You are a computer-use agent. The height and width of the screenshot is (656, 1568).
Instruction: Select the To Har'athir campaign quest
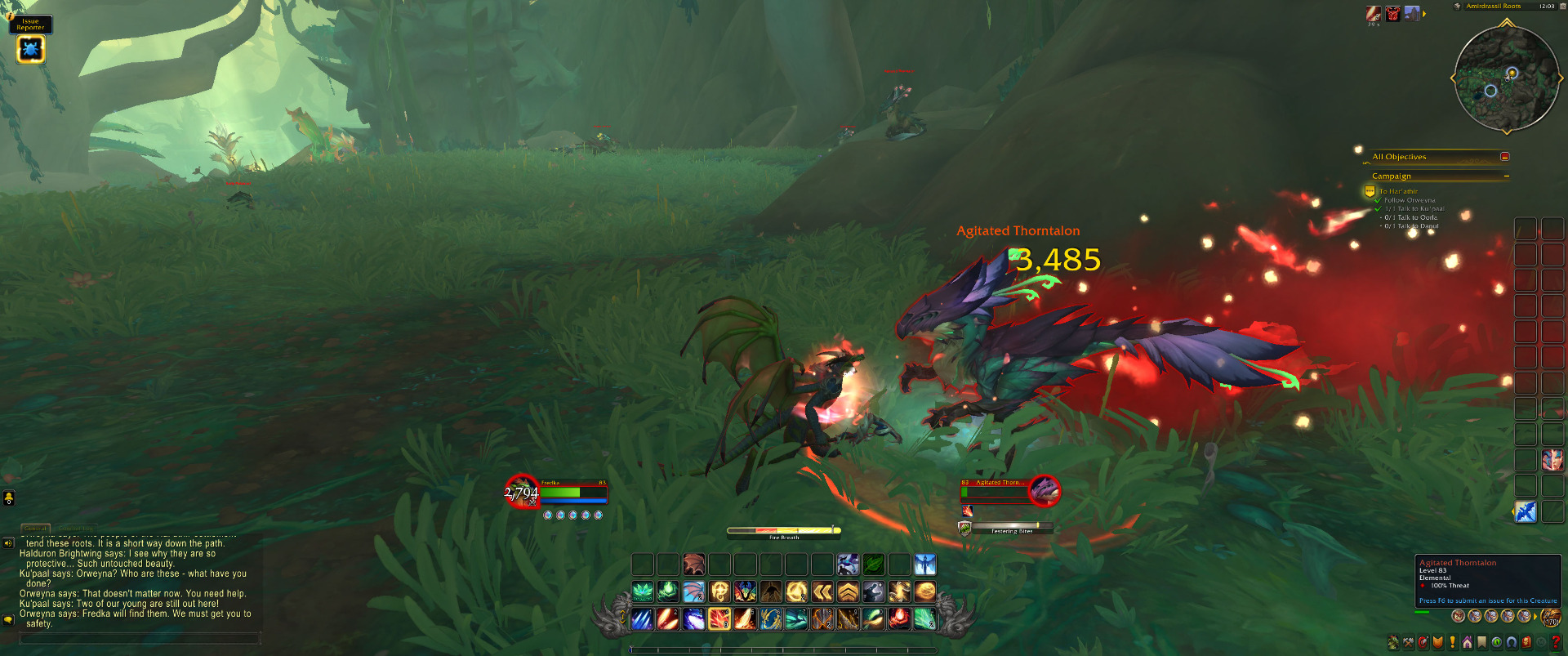(x=1398, y=192)
